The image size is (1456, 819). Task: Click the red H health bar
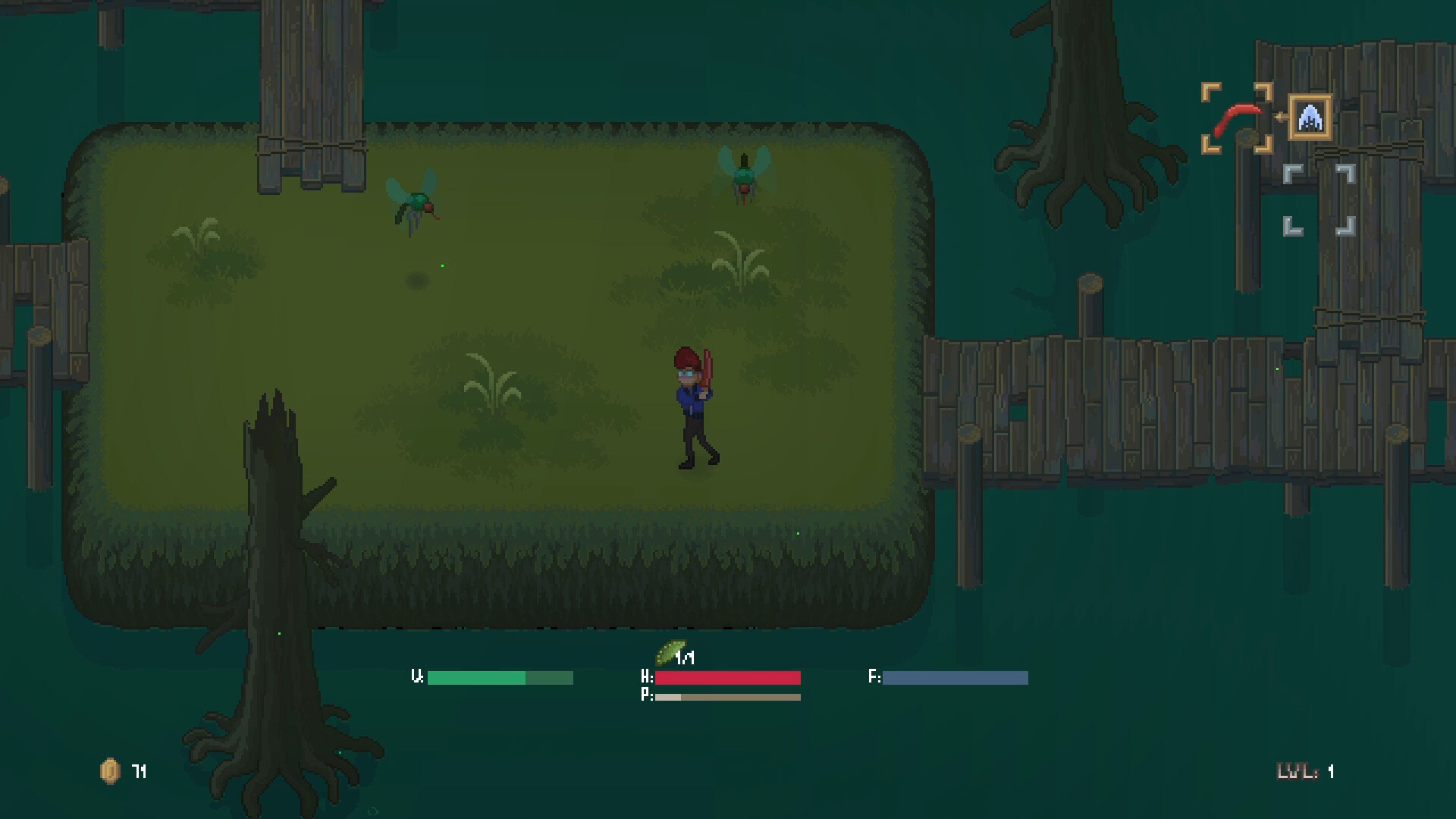point(726,677)
